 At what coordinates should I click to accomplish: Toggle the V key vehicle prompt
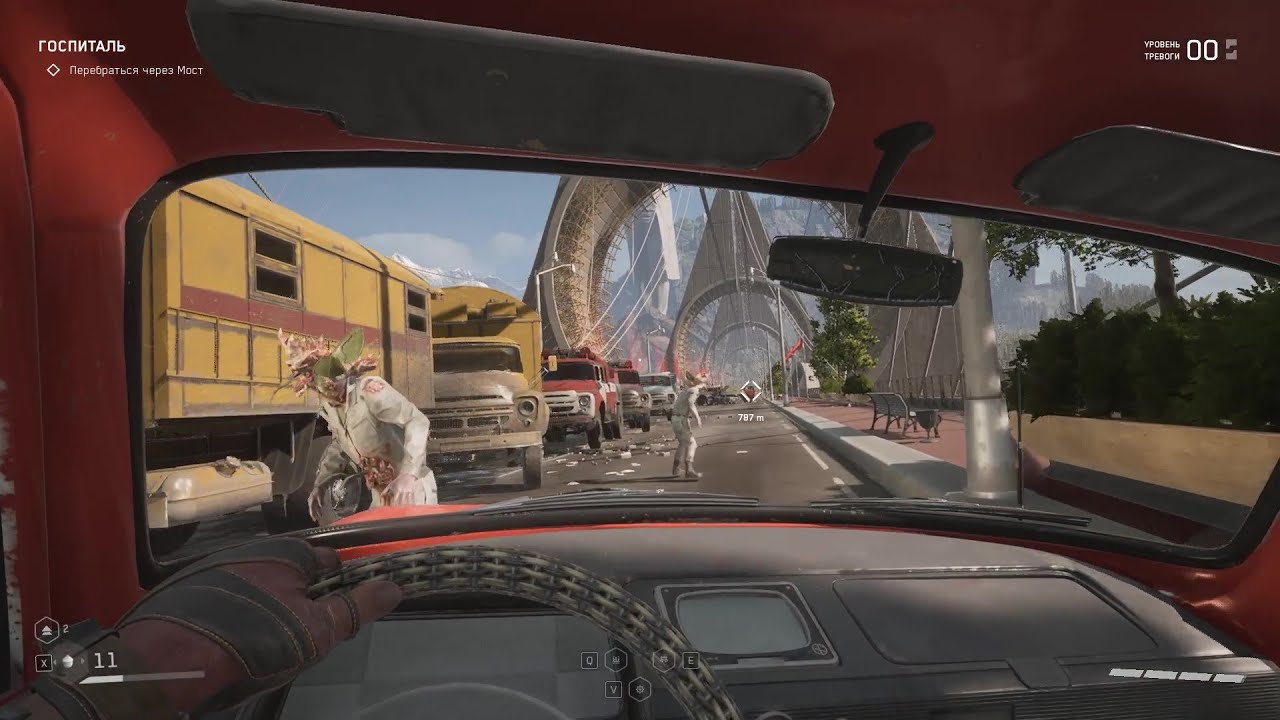(614, 690)
